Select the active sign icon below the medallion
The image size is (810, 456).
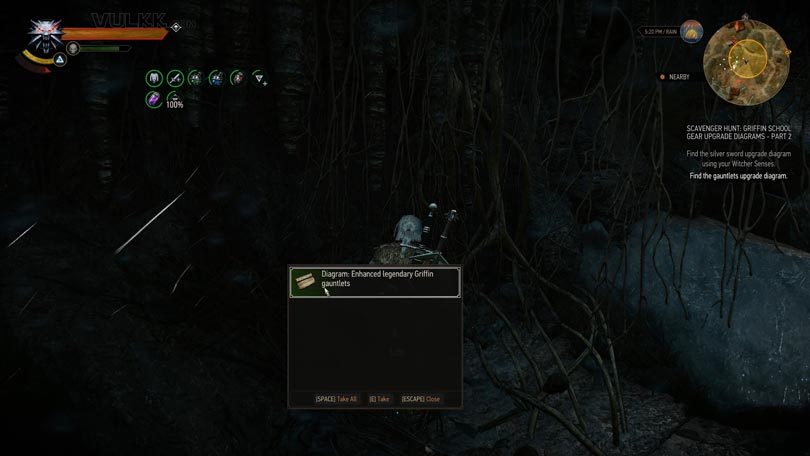tap(59, 60)
